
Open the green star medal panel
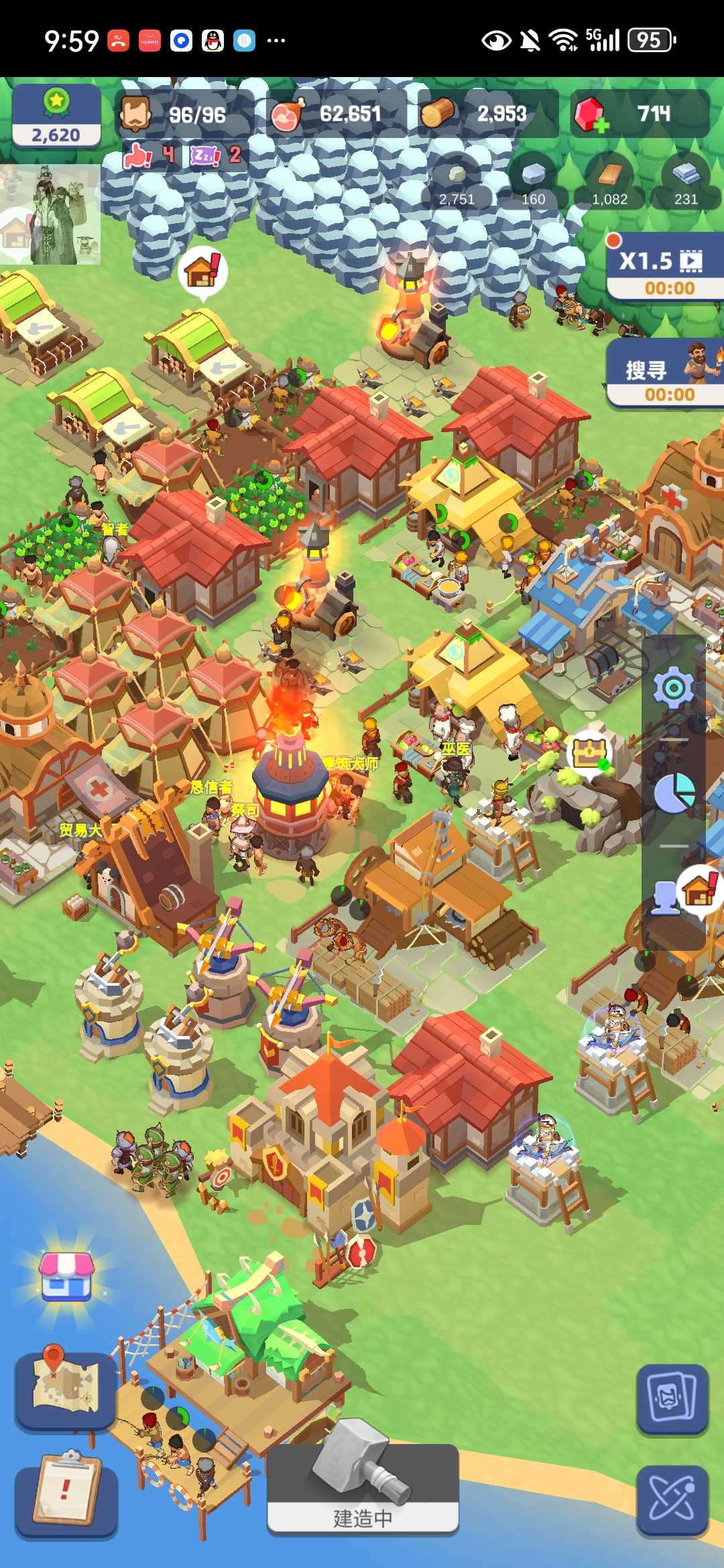click(56, 115)
